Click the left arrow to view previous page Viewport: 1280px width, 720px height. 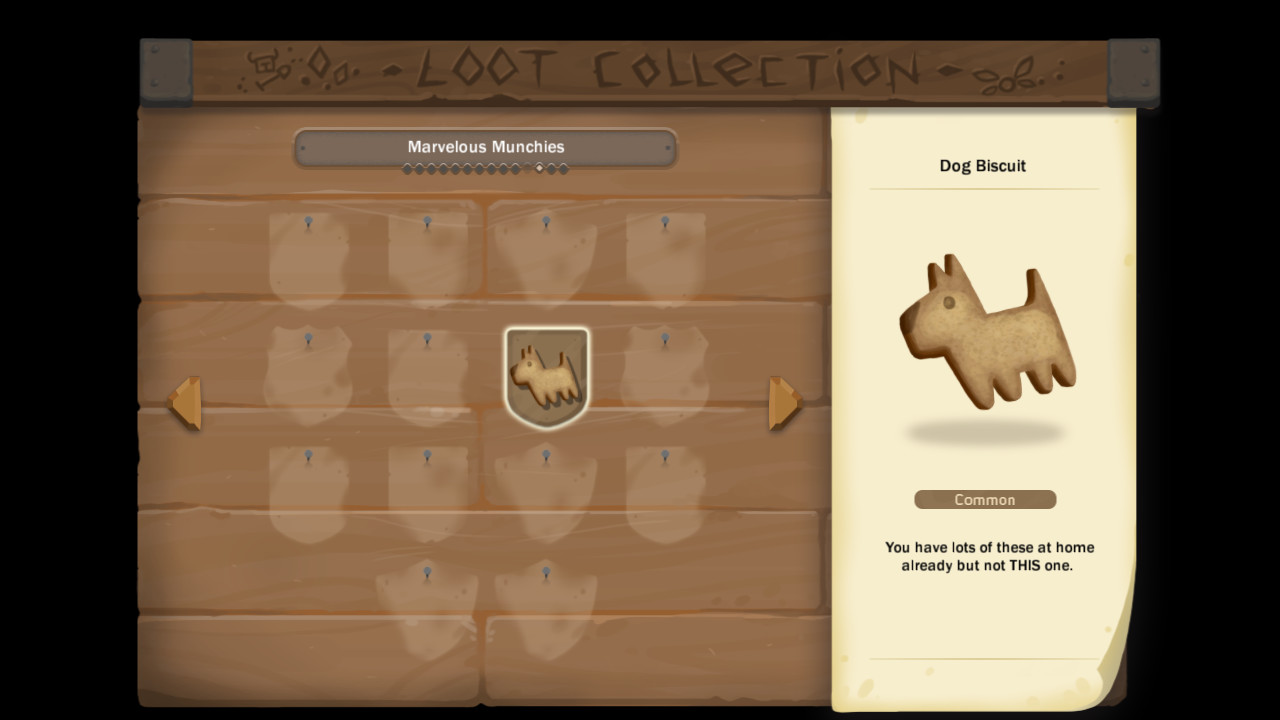(x=190, y=403)
